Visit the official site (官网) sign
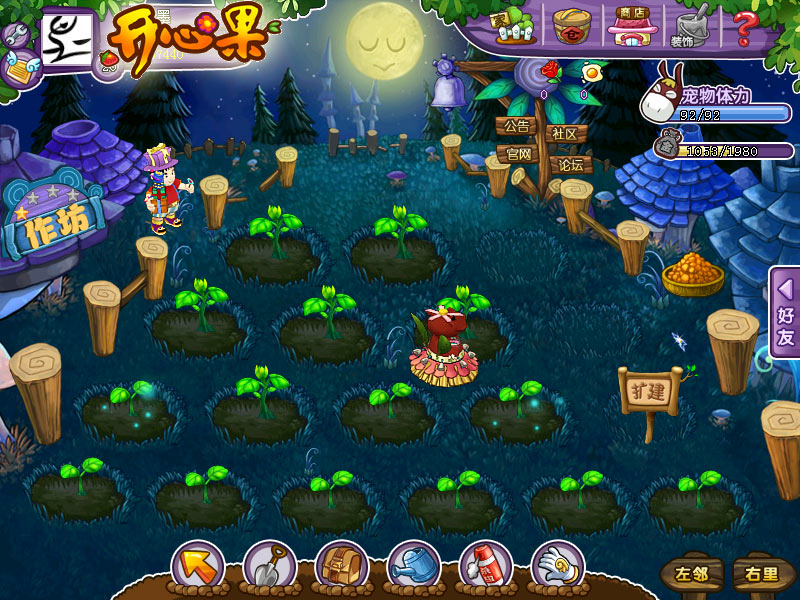 coord(519,154)
